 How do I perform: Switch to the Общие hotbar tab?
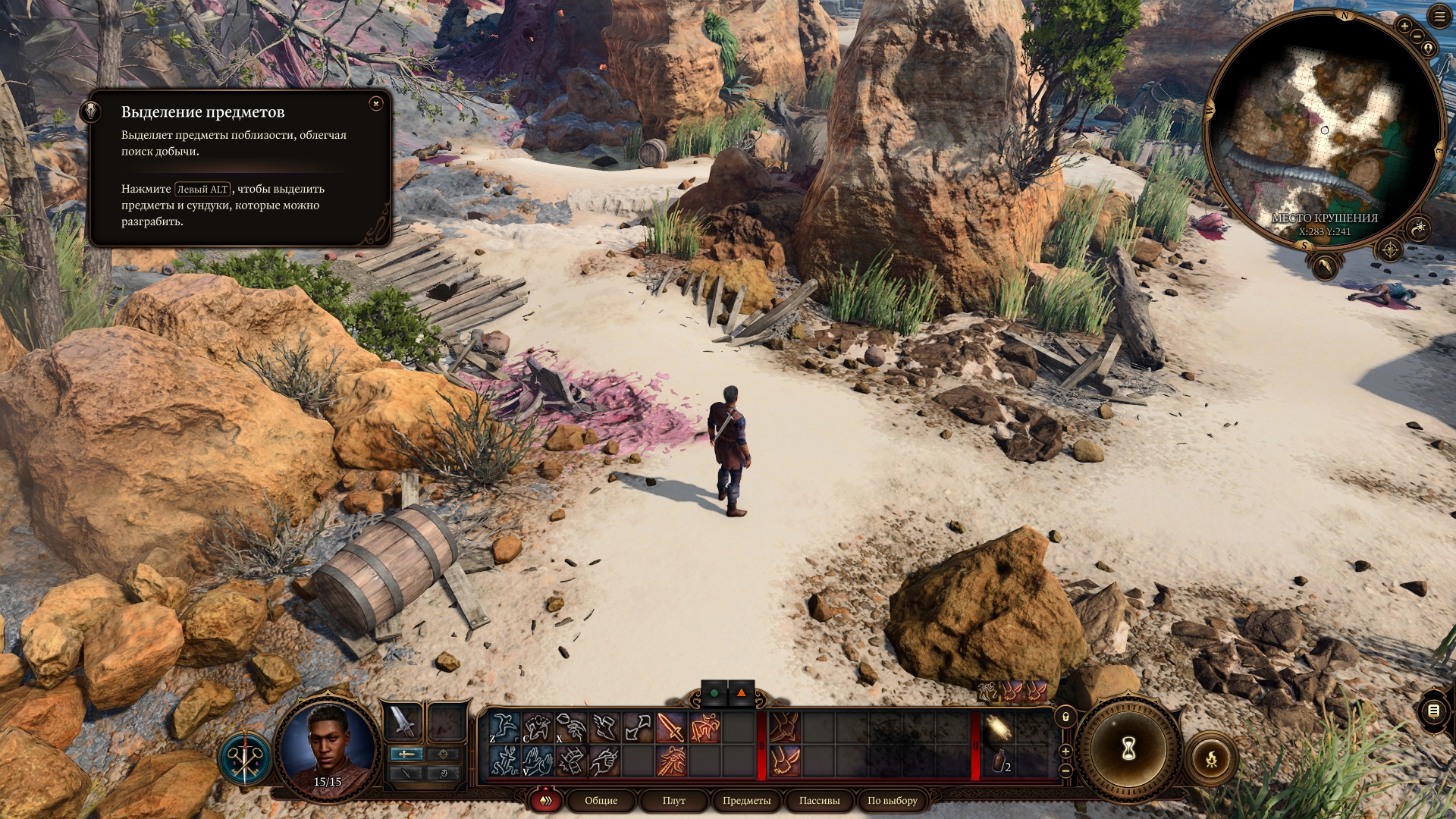point(601,800)
